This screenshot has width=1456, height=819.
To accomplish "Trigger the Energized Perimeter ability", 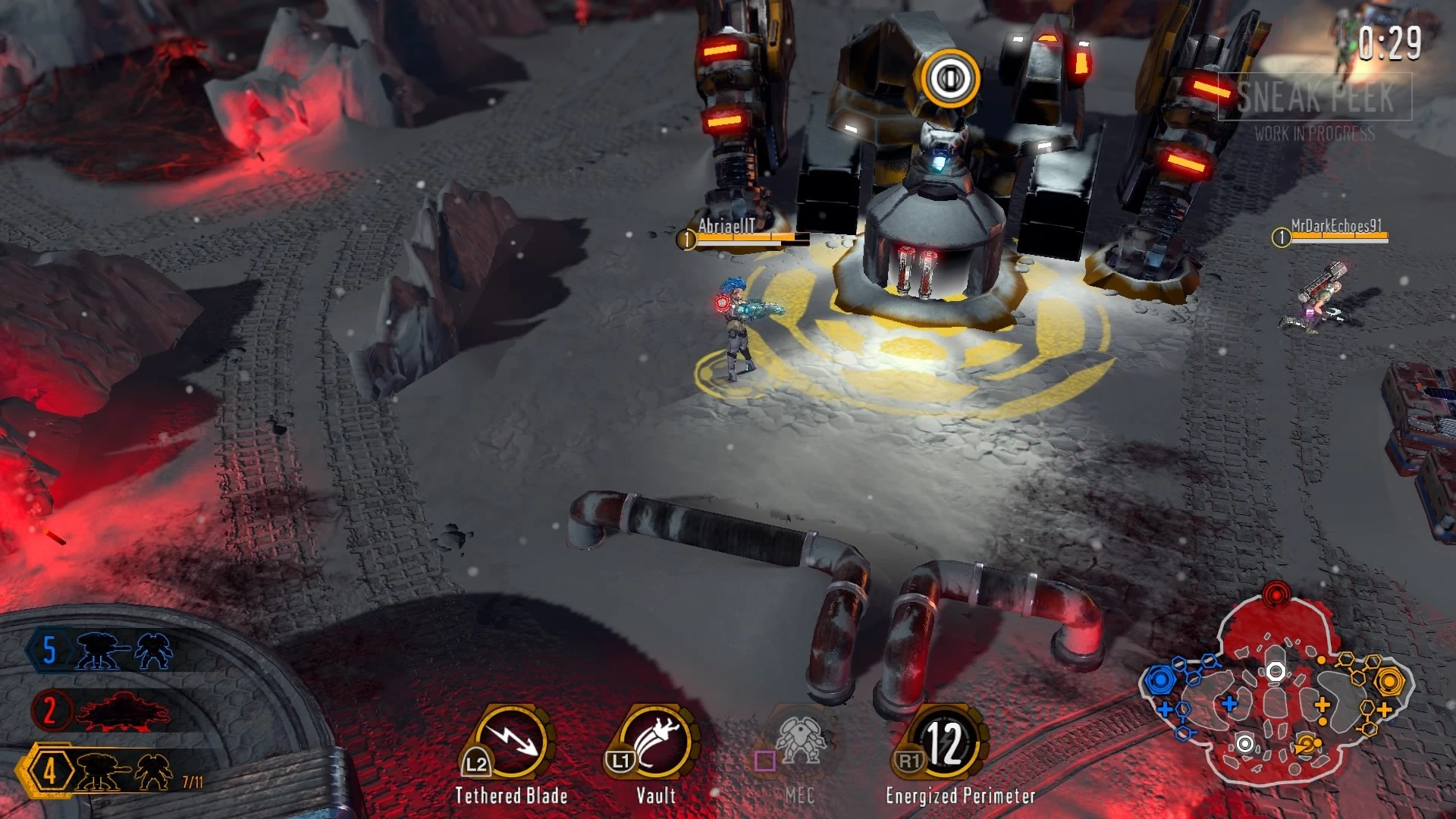I will tap(943, 743).
